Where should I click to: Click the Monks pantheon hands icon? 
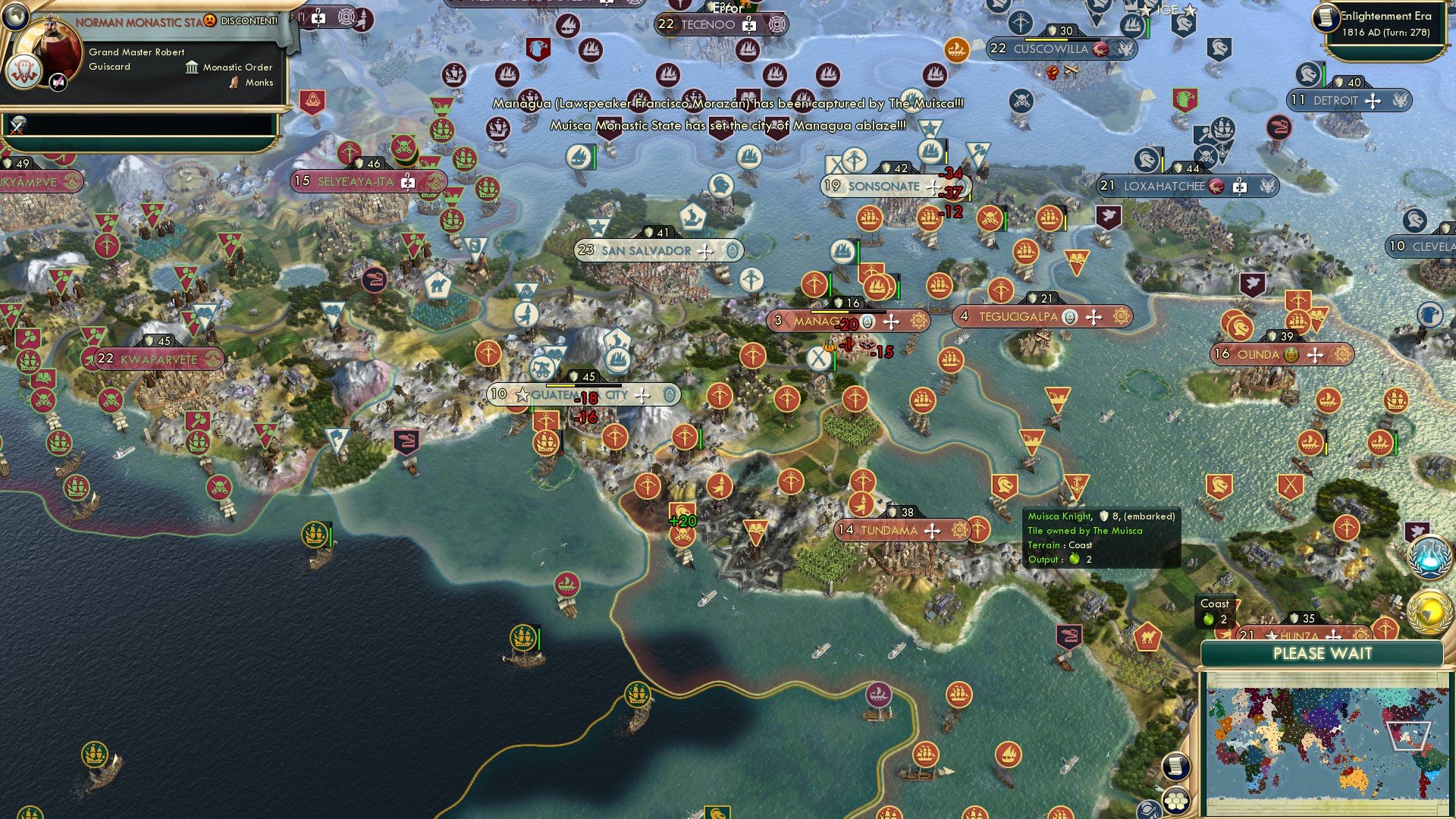click(234, 83)
